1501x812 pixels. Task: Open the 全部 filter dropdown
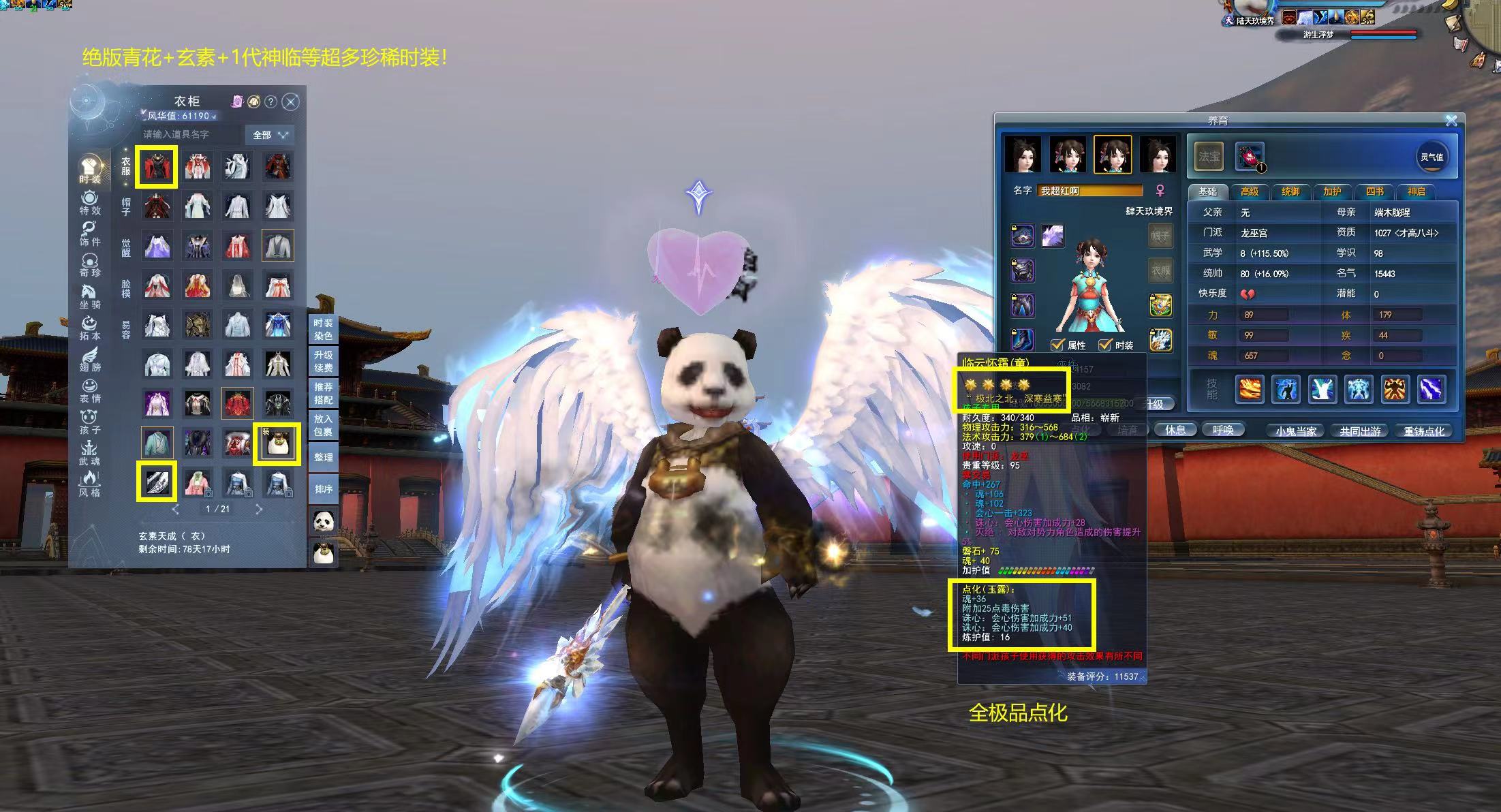(x=270, y=135)
